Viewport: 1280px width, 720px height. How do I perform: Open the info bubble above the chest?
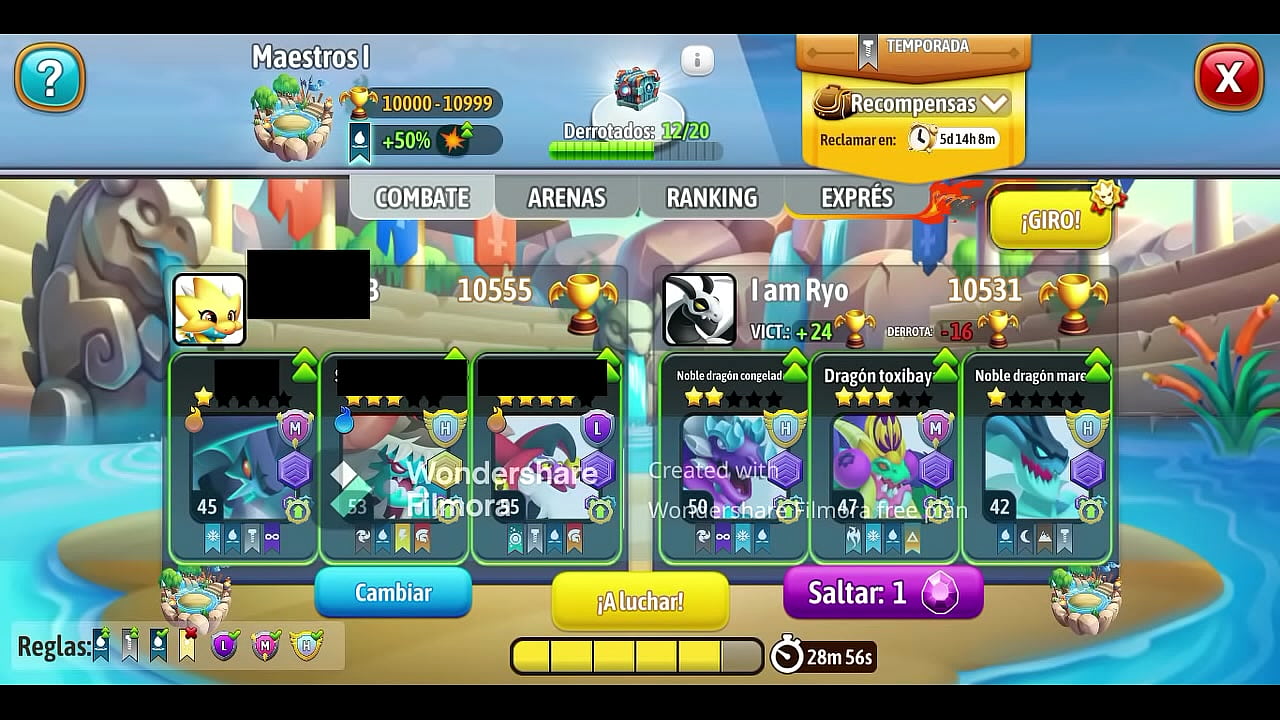point(697,60)
